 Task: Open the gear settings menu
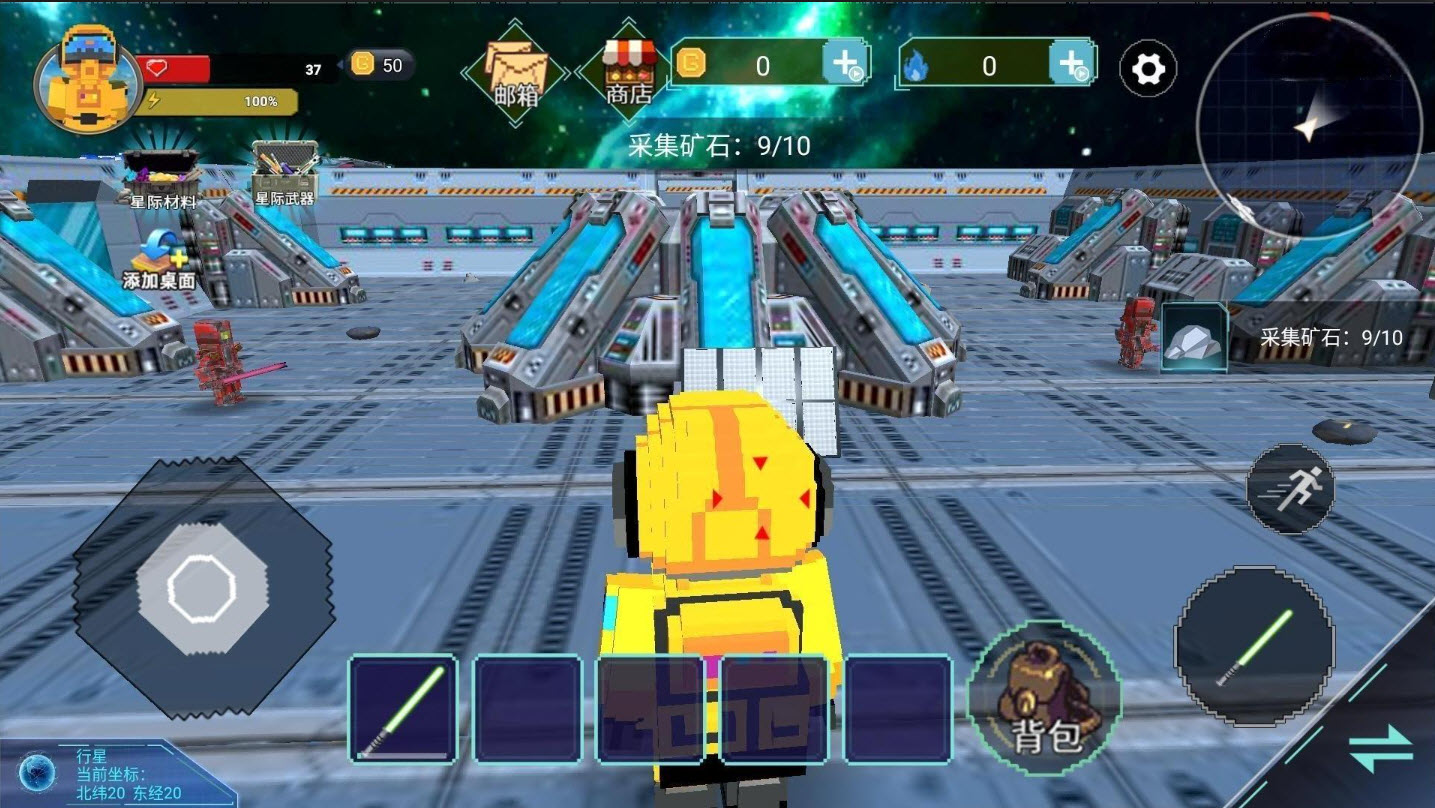(x=1147, y=69)
